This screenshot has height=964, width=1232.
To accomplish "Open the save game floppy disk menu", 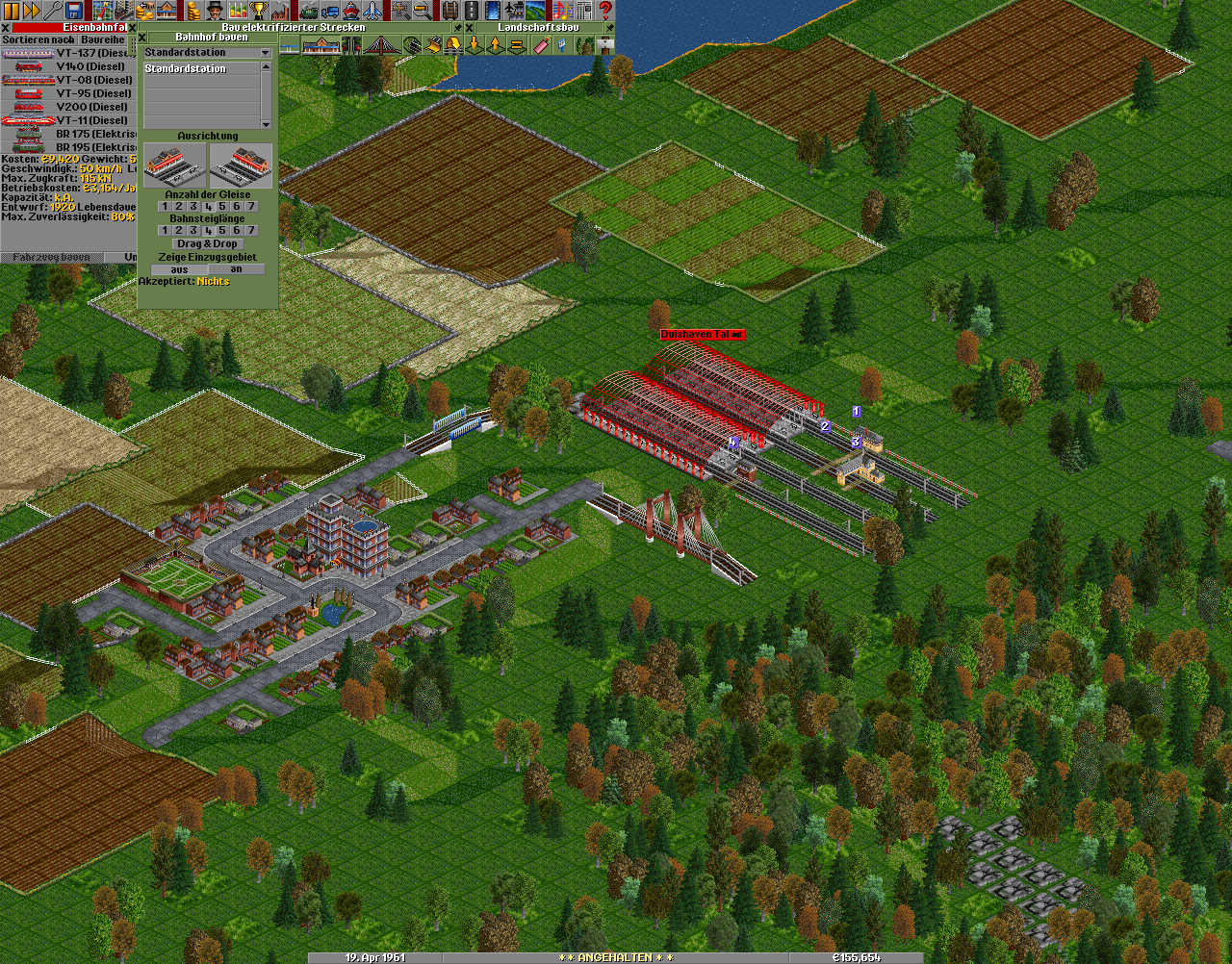I will coord(75,11).
